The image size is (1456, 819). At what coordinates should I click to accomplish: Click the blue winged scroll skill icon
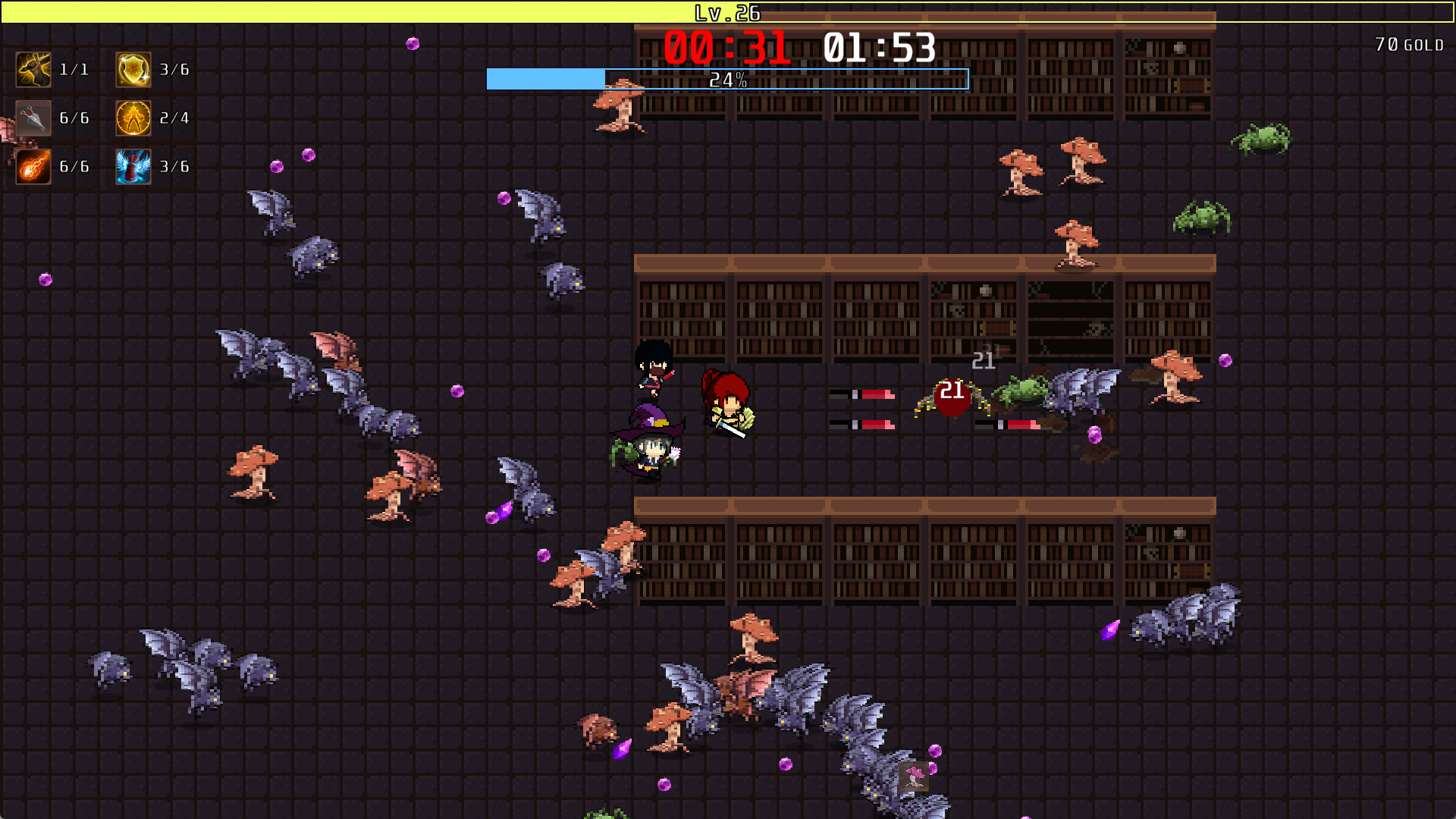[133, 167]
